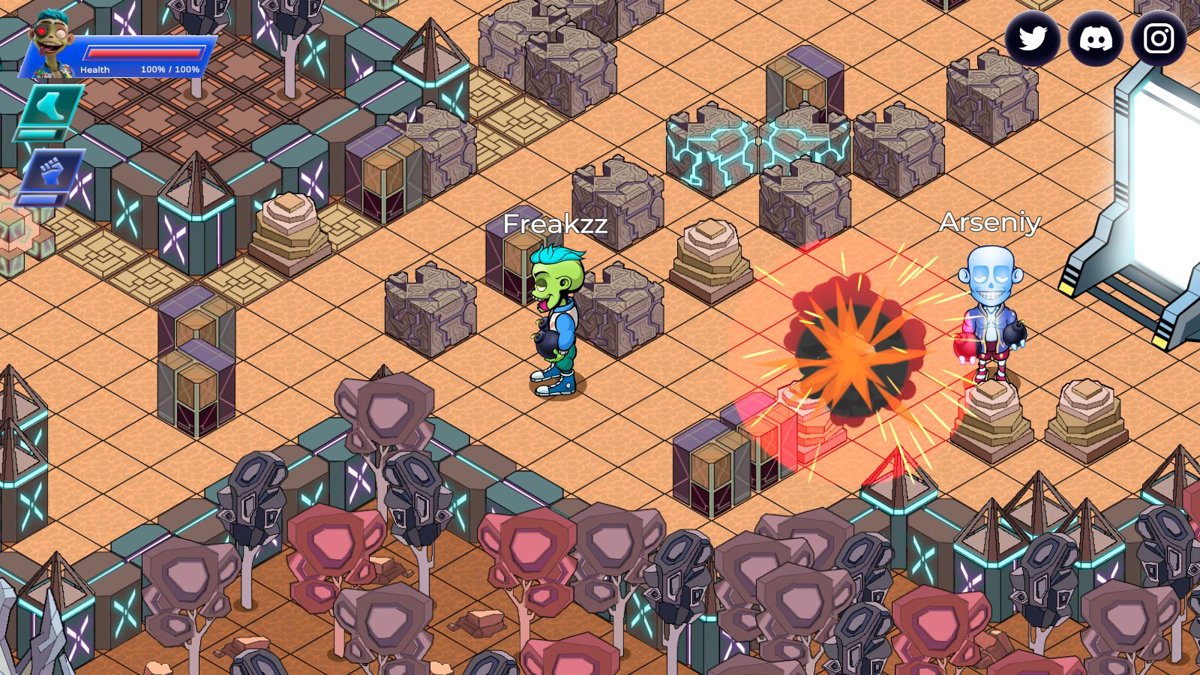Activate the boot dash ability
Viewport: 1200px width, 675px height.
pyautogui.click(x=48, y=107)
